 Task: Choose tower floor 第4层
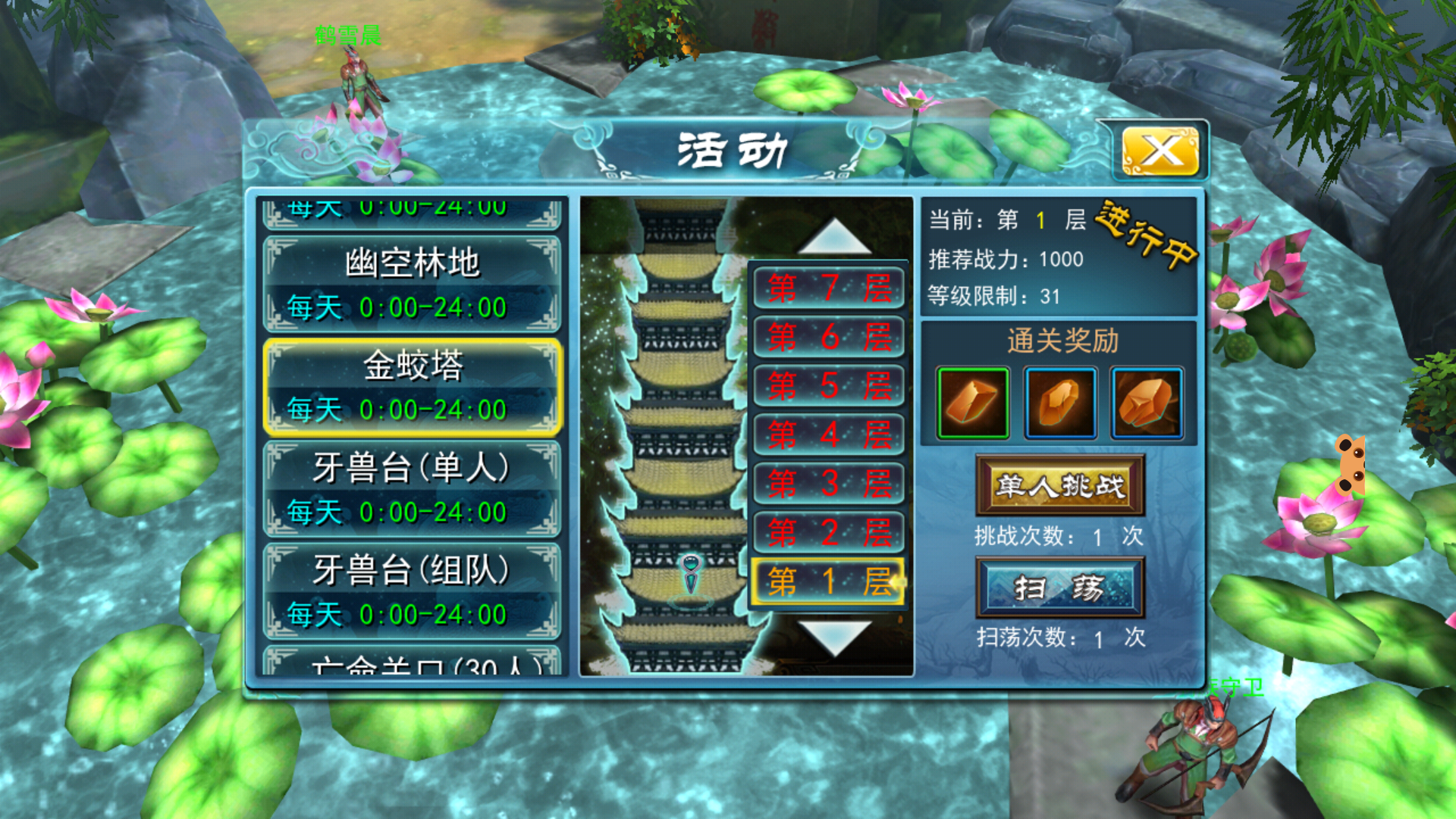(829, 435)
